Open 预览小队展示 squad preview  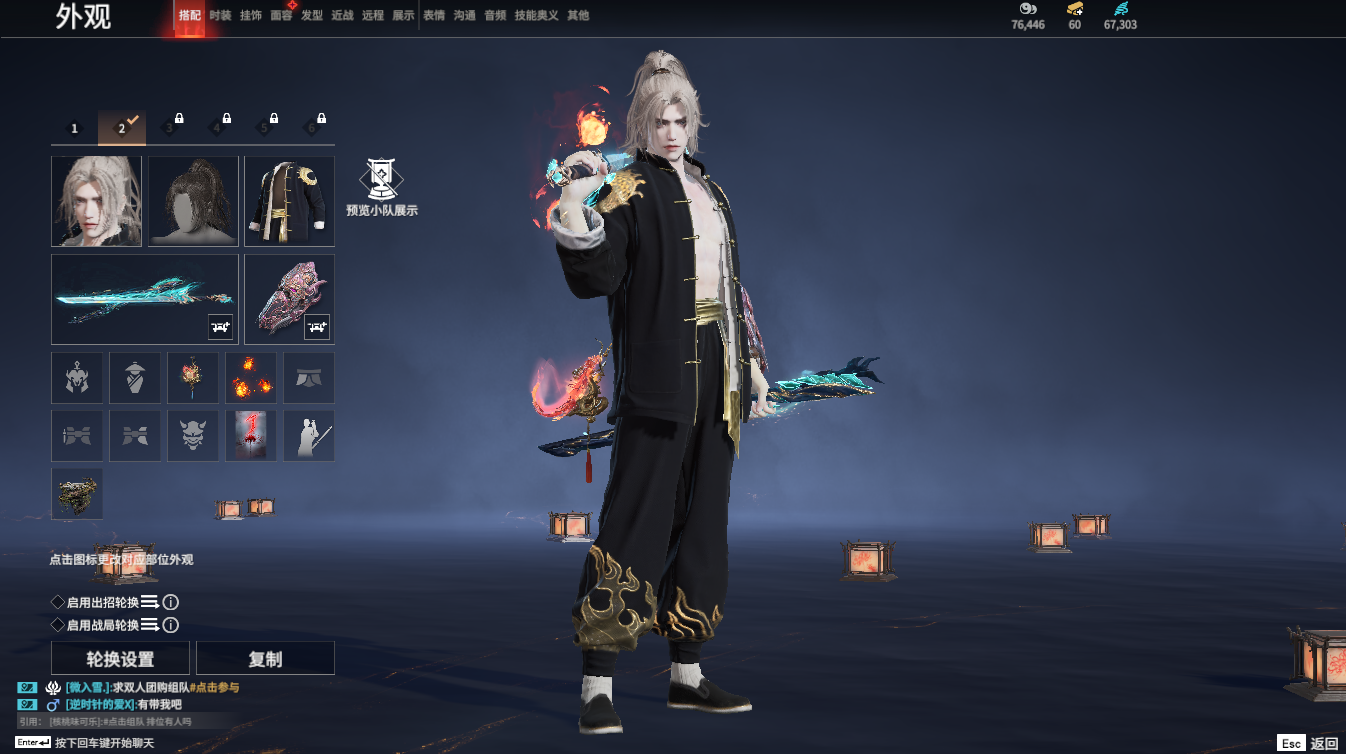click(x=381, y=187)
